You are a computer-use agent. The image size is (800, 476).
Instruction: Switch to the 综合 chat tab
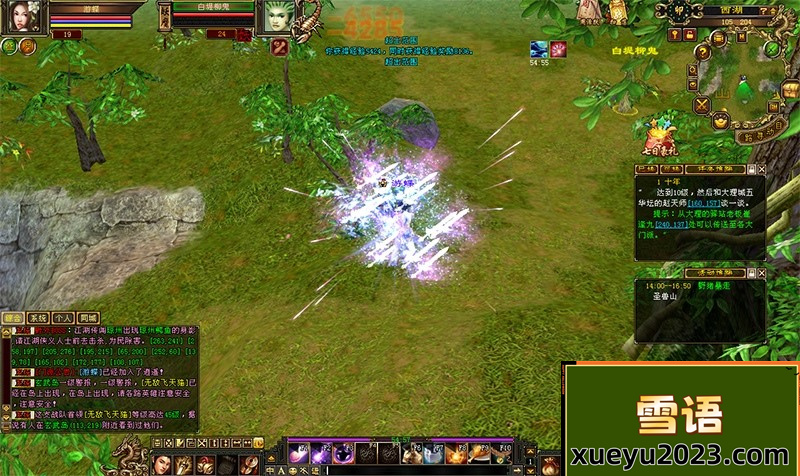(x=14, y=317)
